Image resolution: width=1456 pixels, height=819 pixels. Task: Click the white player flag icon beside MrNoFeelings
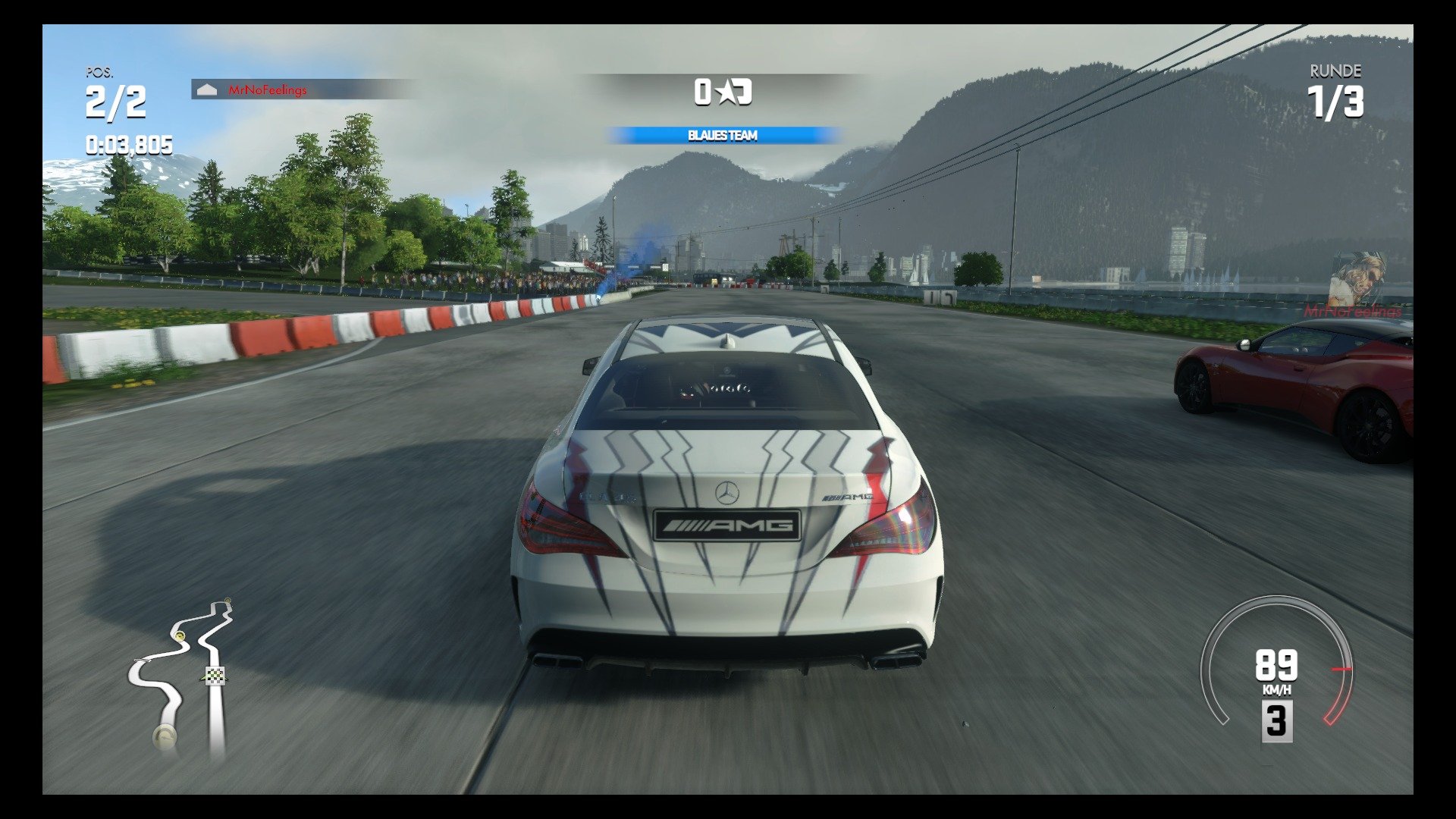click(208, 89)
